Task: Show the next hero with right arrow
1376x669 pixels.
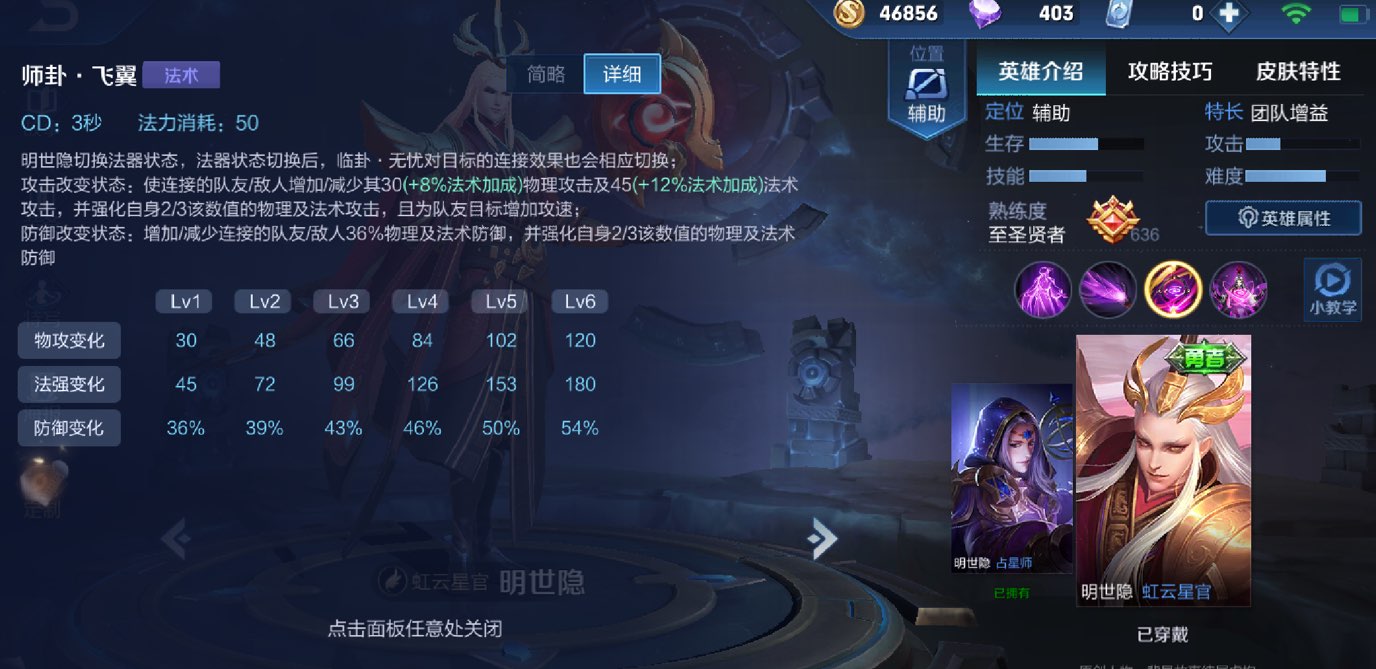Action: [x=822, y=539]
